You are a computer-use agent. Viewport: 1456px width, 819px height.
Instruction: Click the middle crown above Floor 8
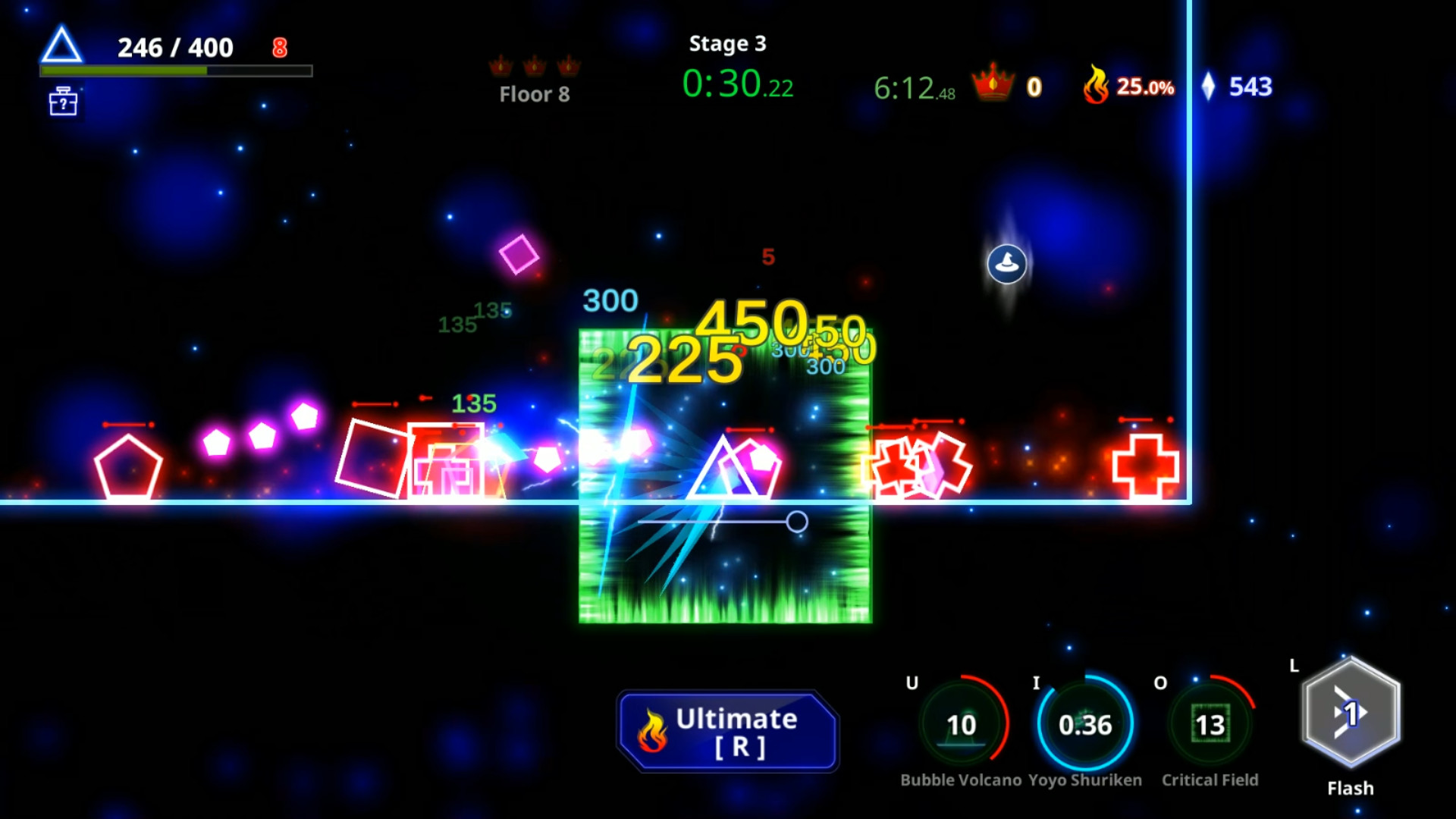point(535,67)
